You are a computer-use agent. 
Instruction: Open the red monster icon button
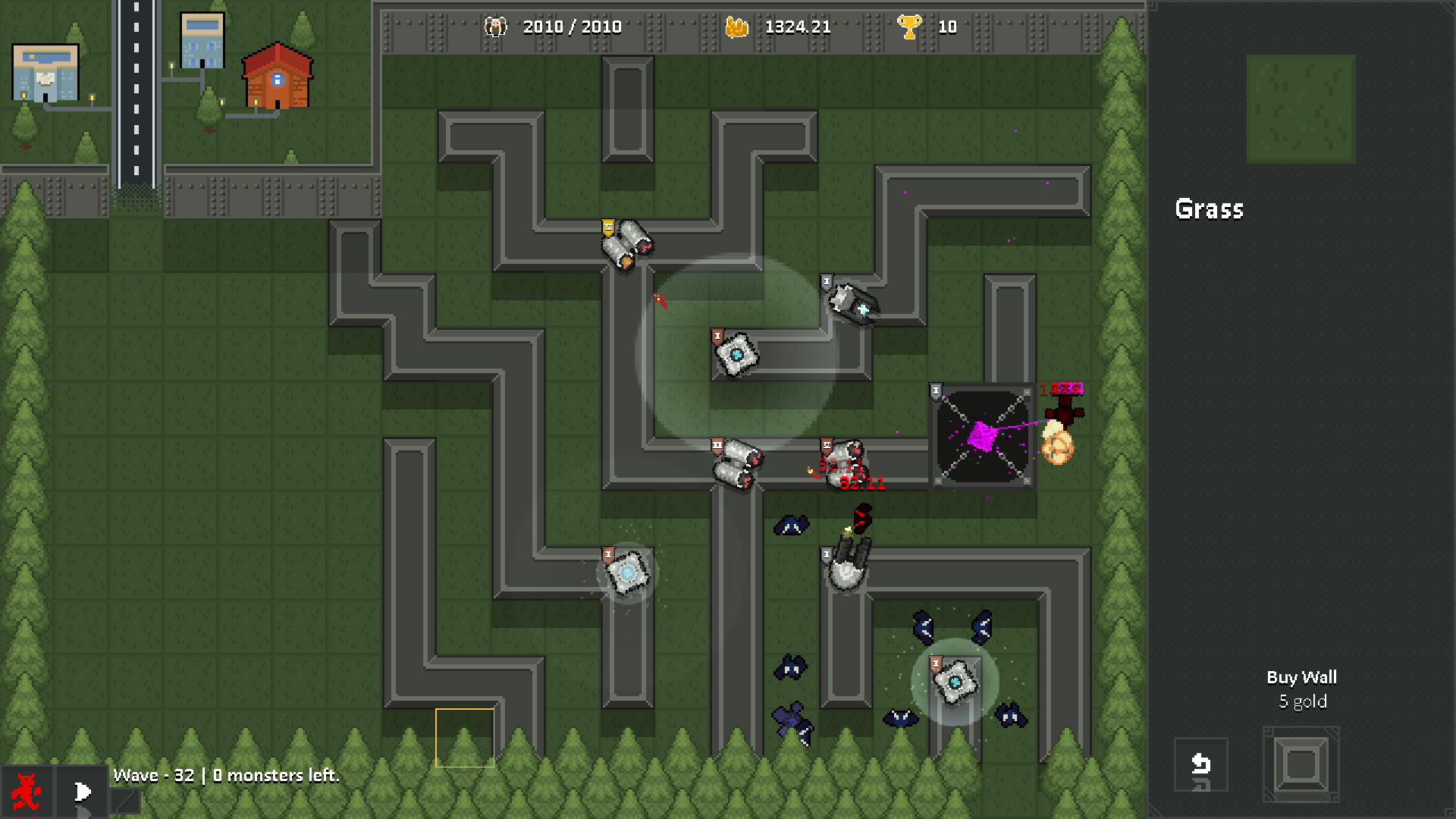tap(27, 792)
